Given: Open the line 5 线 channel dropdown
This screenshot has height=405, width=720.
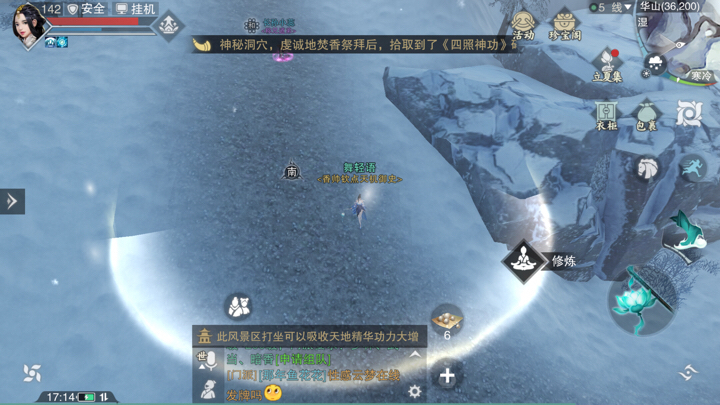Looking at the screenshot, I should (x=611, y=7).
